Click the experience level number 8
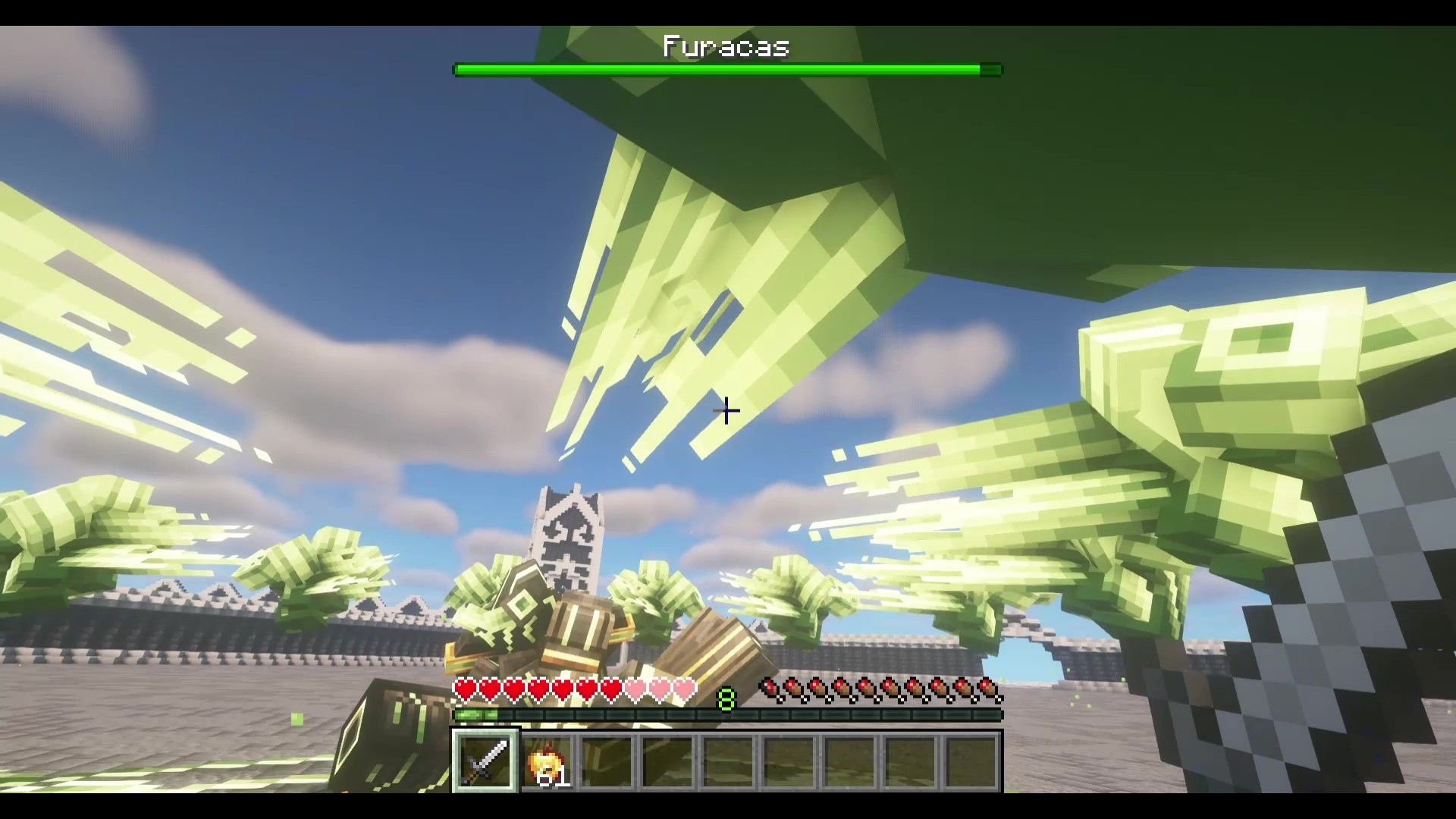Screen dimensions: 1456x819 click(726, 699)
